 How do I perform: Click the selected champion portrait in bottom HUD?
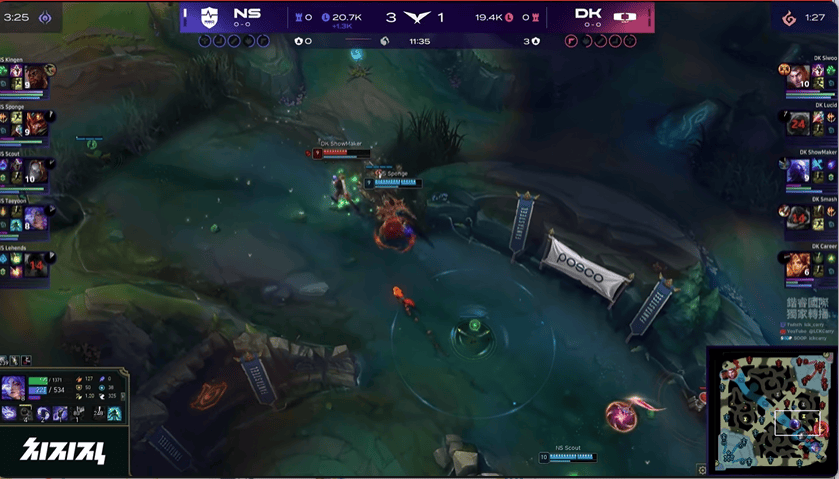coord(14,389)
